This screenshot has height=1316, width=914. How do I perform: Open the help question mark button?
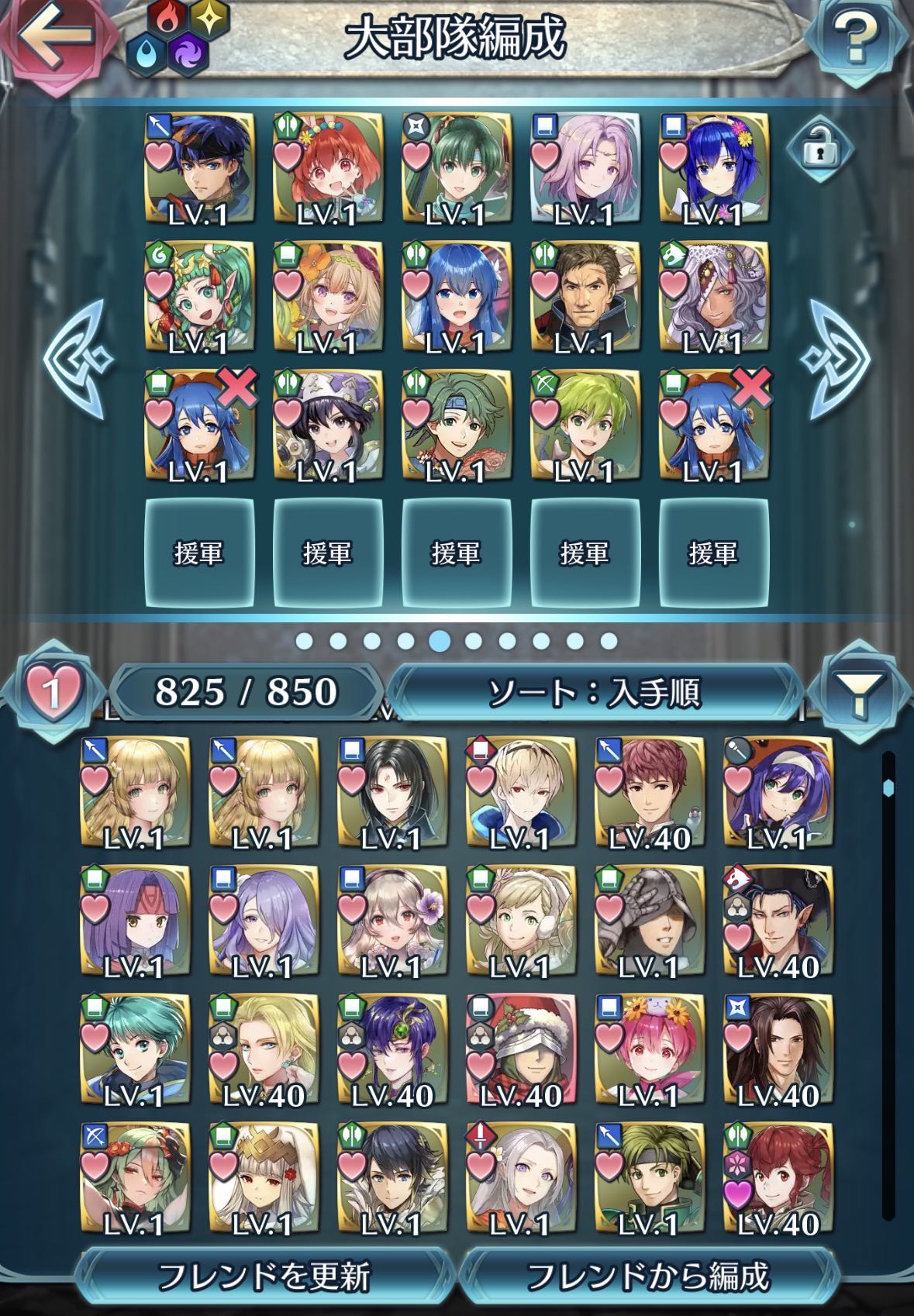(x=855, y=39)
